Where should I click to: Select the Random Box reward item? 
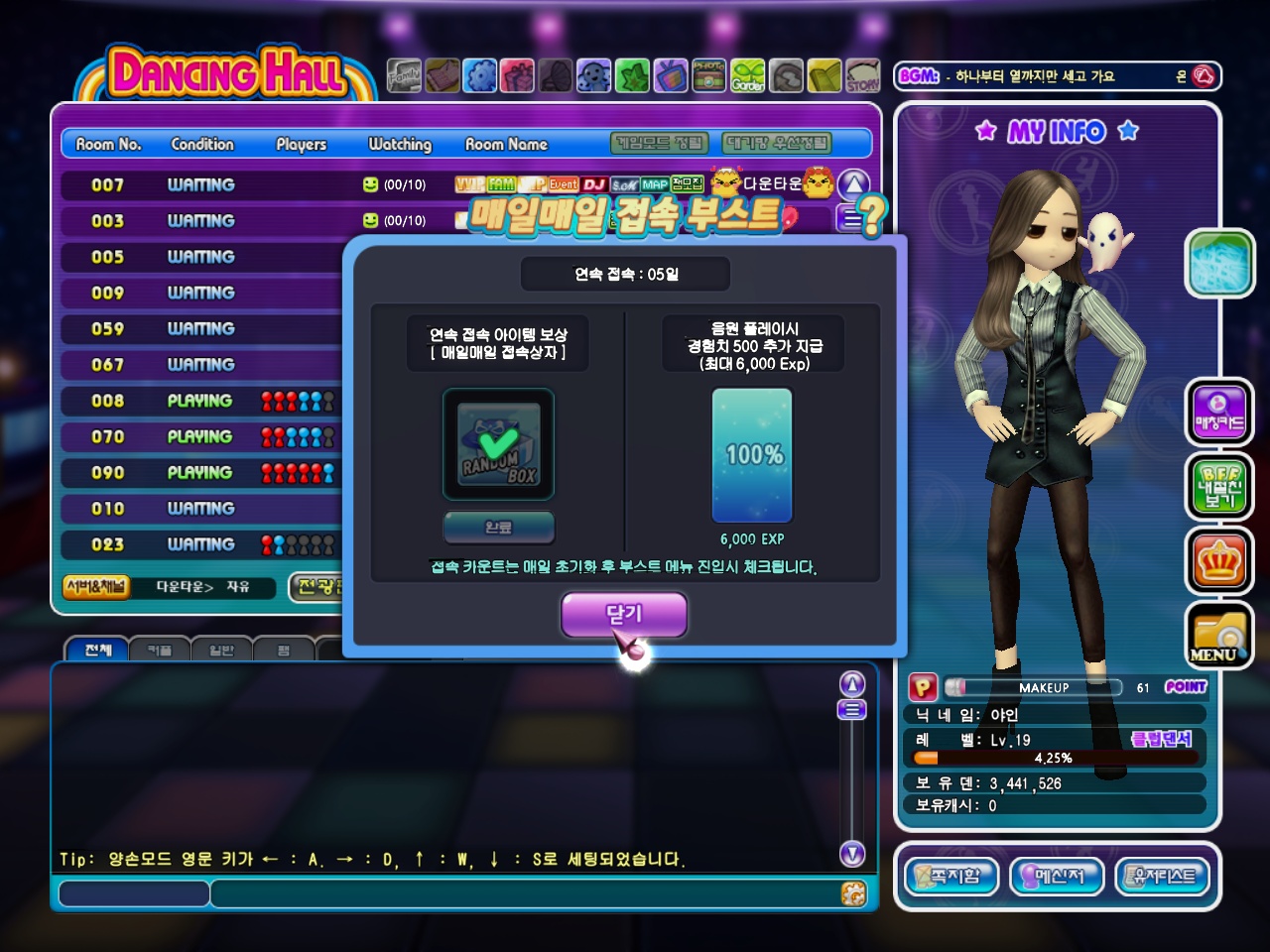(498, 444)
